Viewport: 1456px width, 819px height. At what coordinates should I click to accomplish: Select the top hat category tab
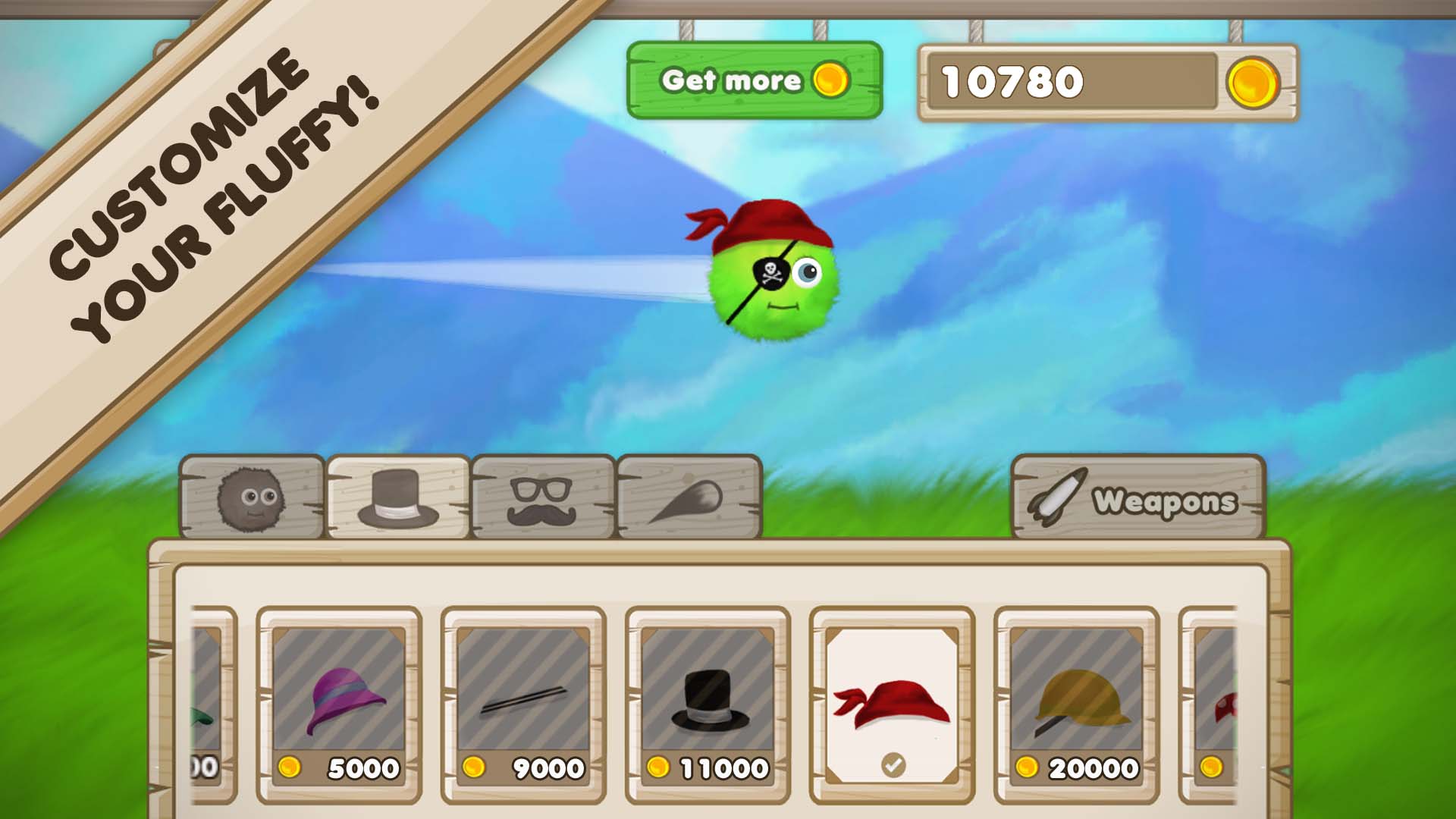398,498
